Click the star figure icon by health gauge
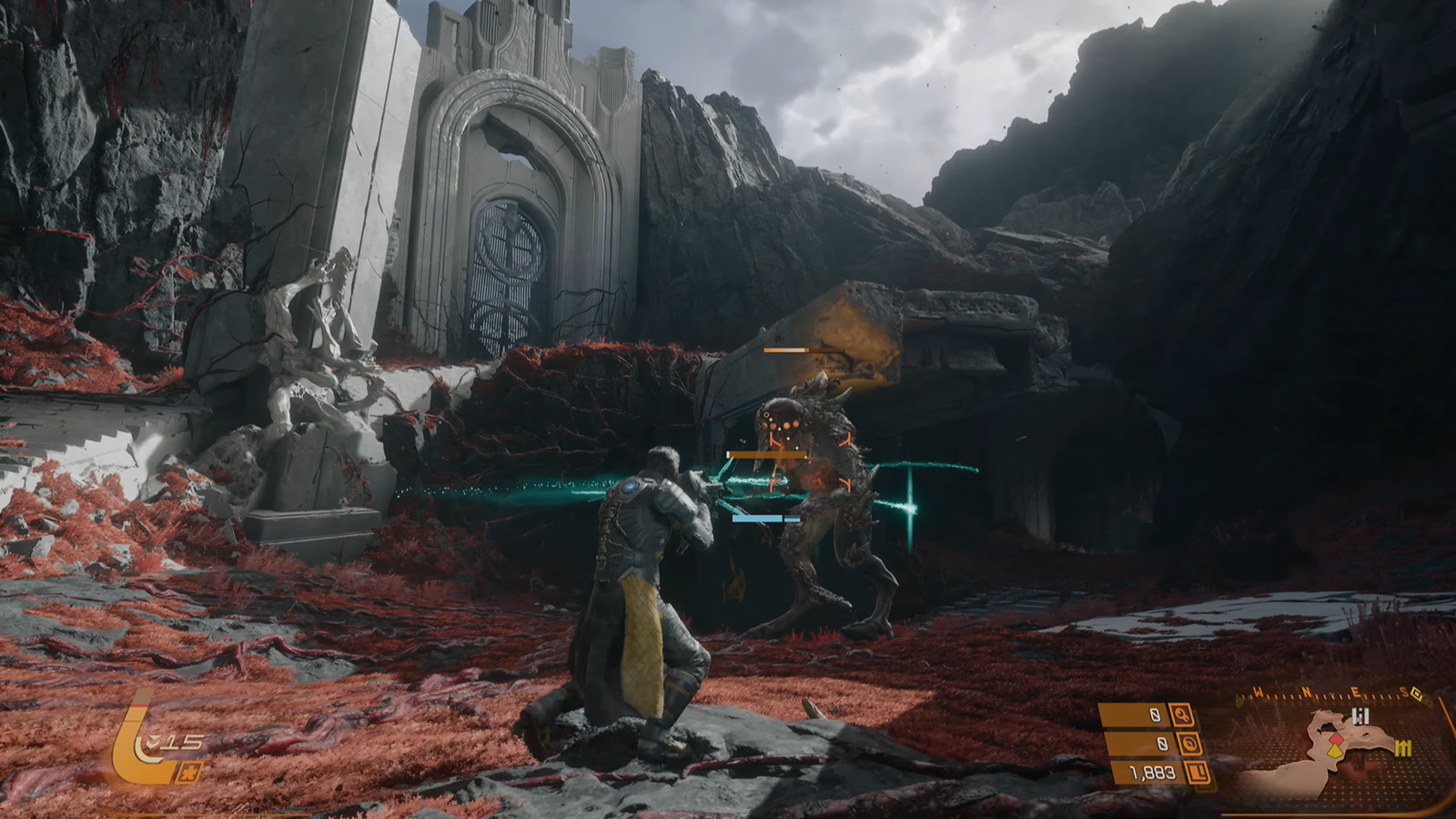Screen dimensions: 1456x819 click(191, 773)
